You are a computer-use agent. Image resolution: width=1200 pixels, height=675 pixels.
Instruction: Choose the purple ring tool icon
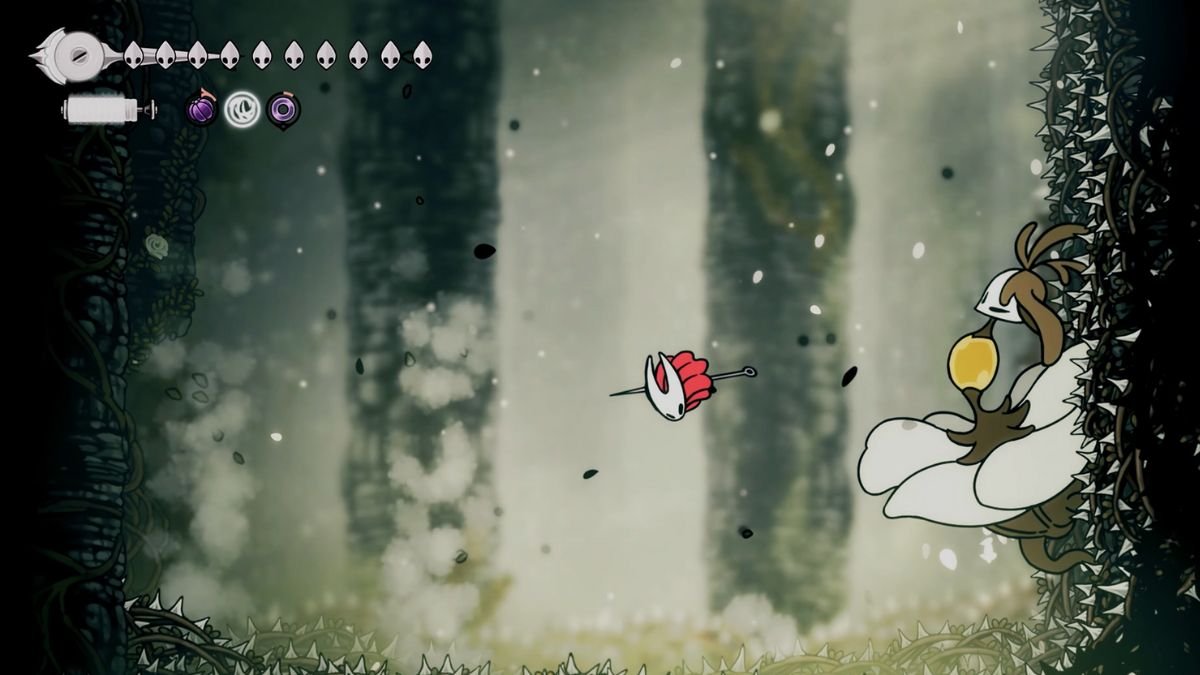(284, 109)
